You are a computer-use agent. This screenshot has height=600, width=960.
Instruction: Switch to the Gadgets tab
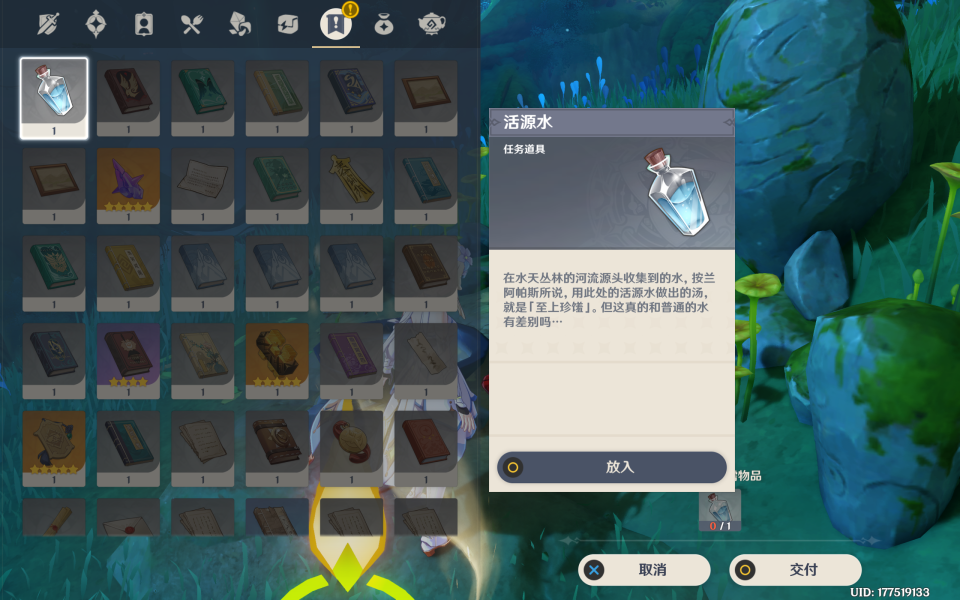click(x=288, y=23)
